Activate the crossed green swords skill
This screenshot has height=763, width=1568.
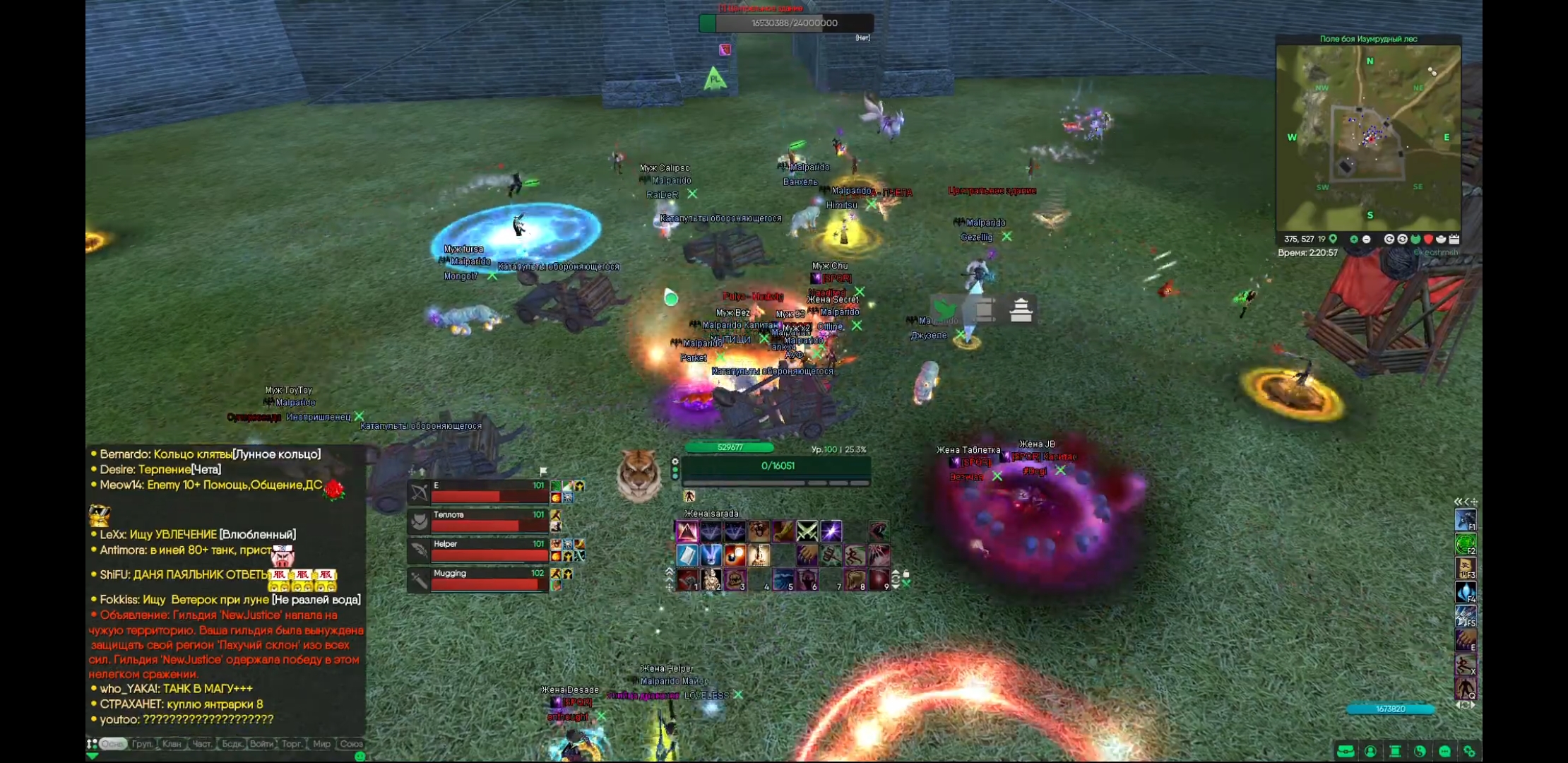click(807, 531)
